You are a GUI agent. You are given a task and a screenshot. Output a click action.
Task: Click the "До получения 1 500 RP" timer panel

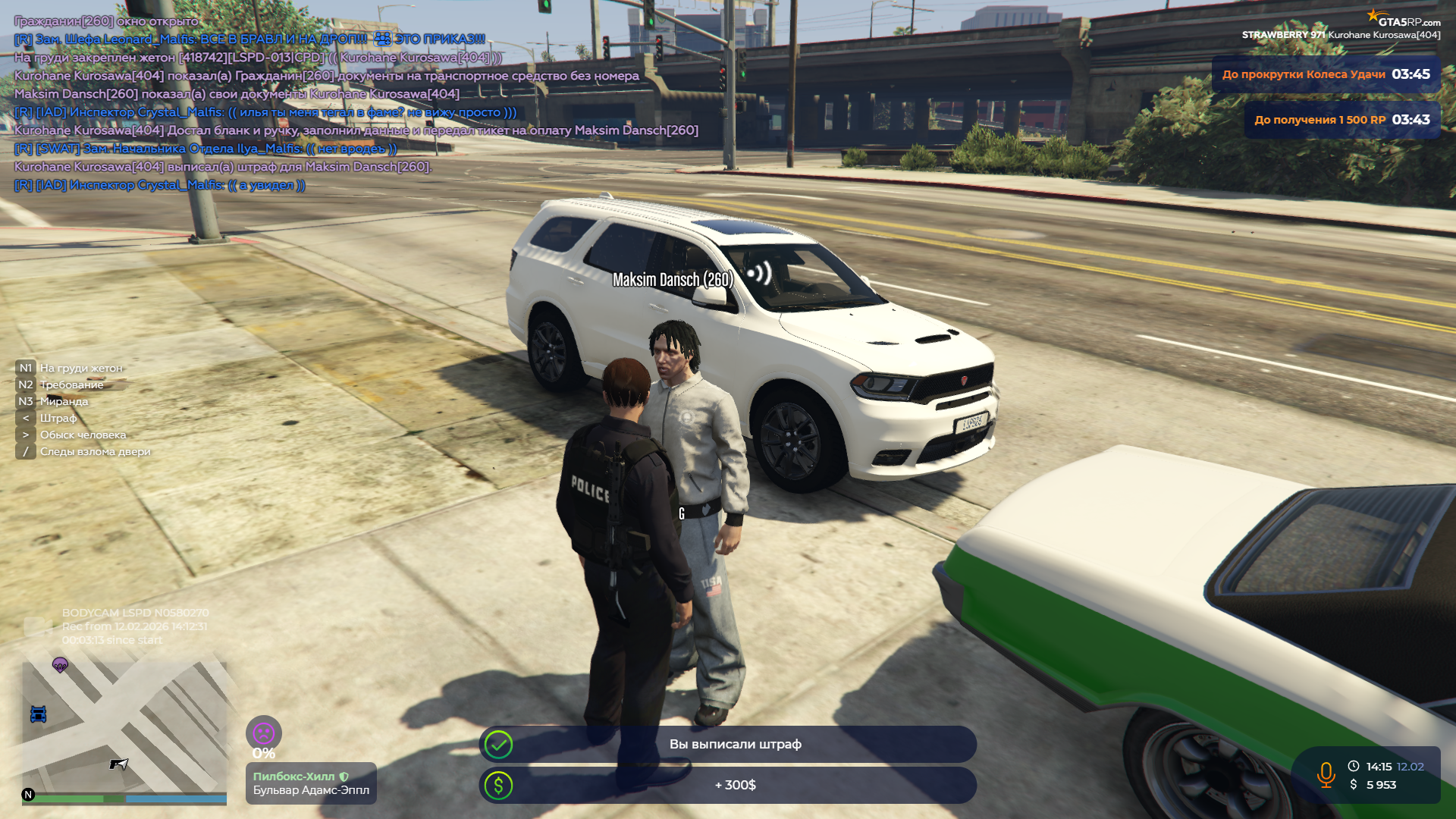[1341, 120]
